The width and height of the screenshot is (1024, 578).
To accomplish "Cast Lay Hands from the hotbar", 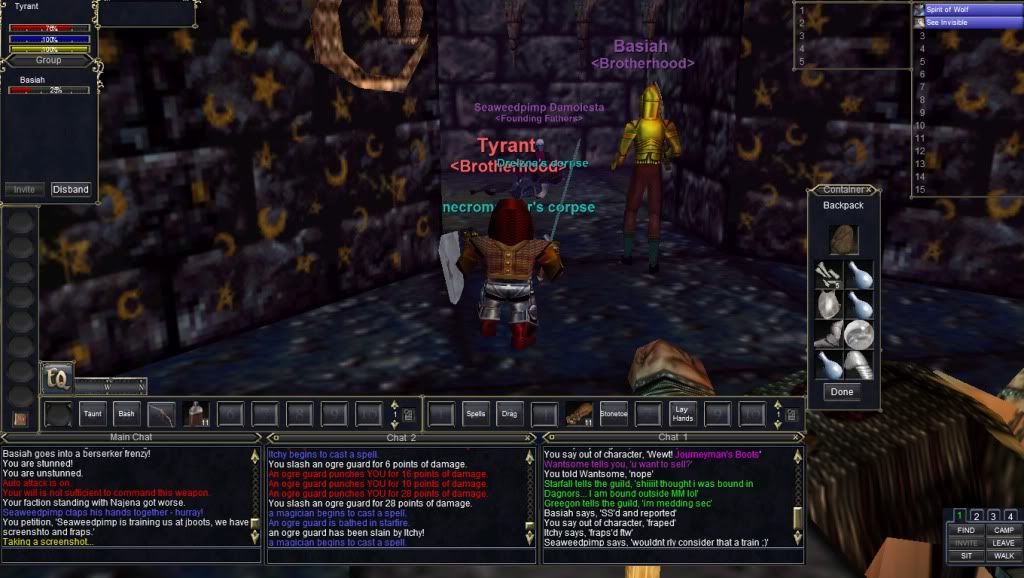I will coord(683,412).
